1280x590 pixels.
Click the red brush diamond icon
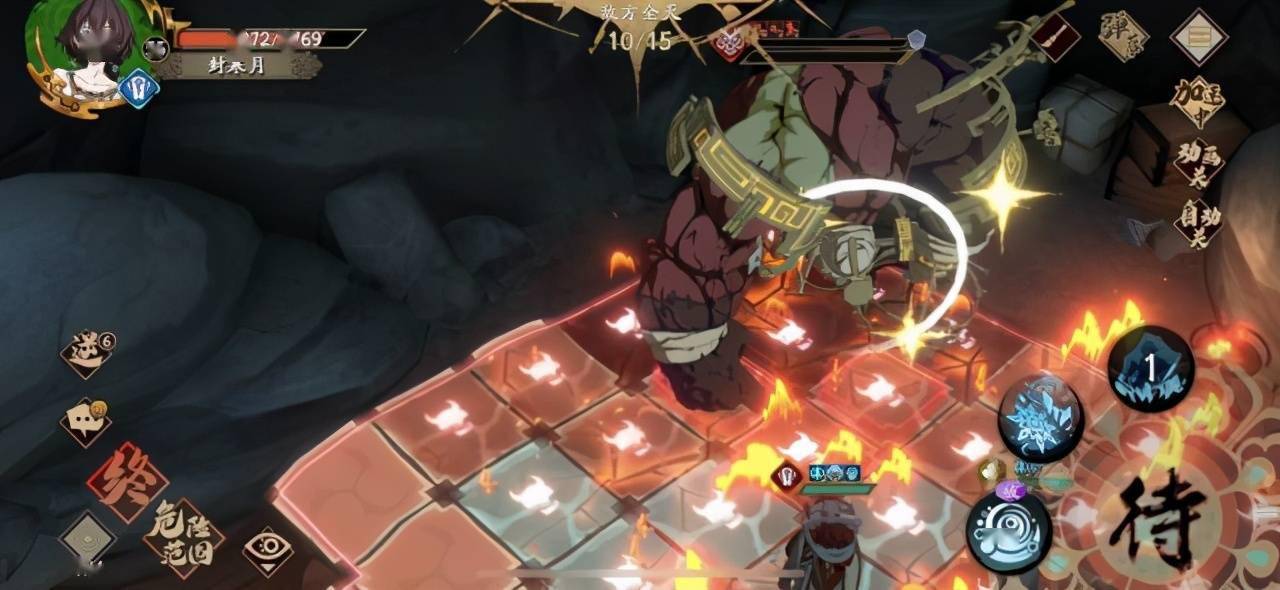(1056, 38)
